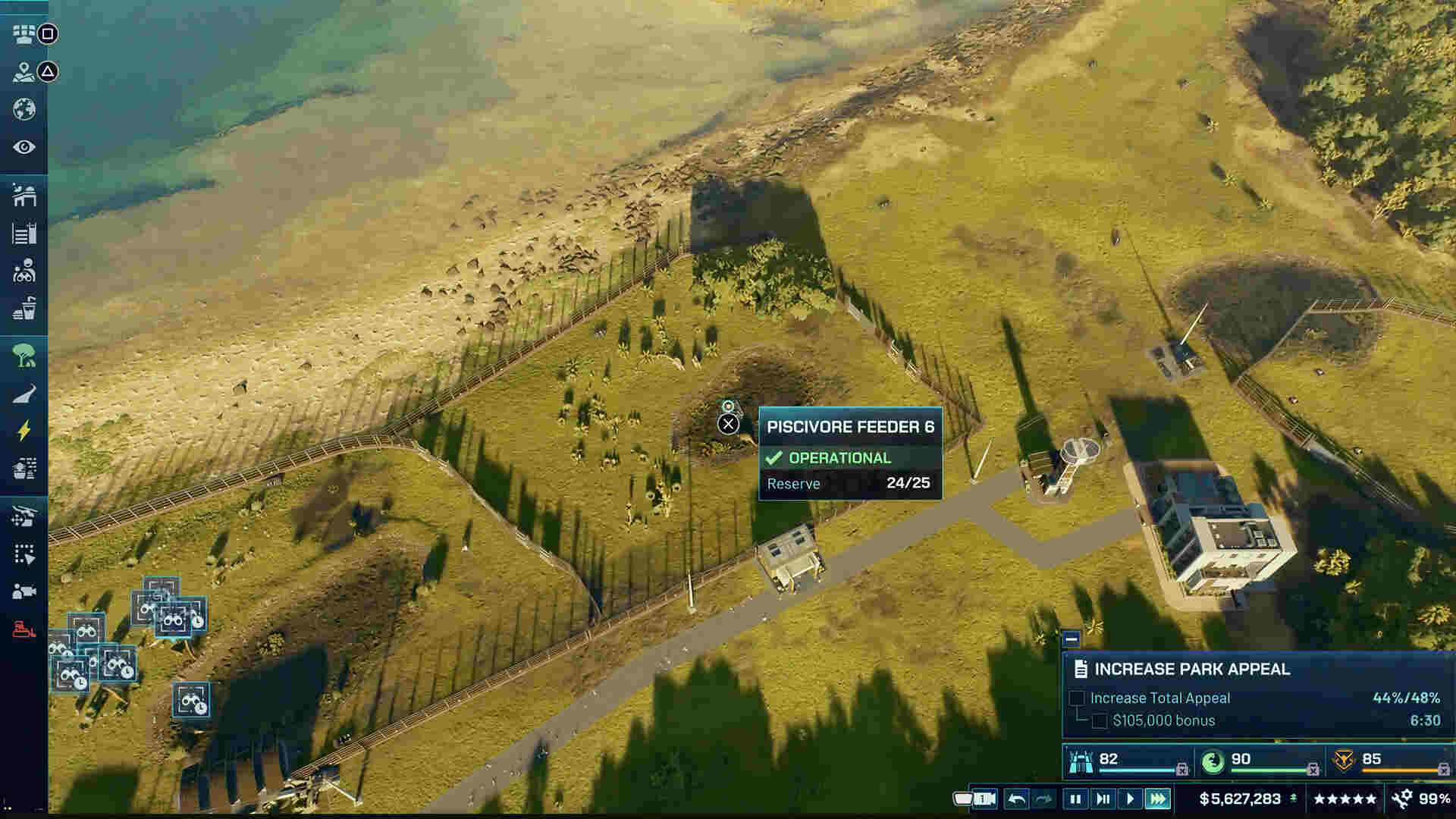Close the Piscivore Feeder 6 tooltip
1456x819 pixels.
(728, 424)
